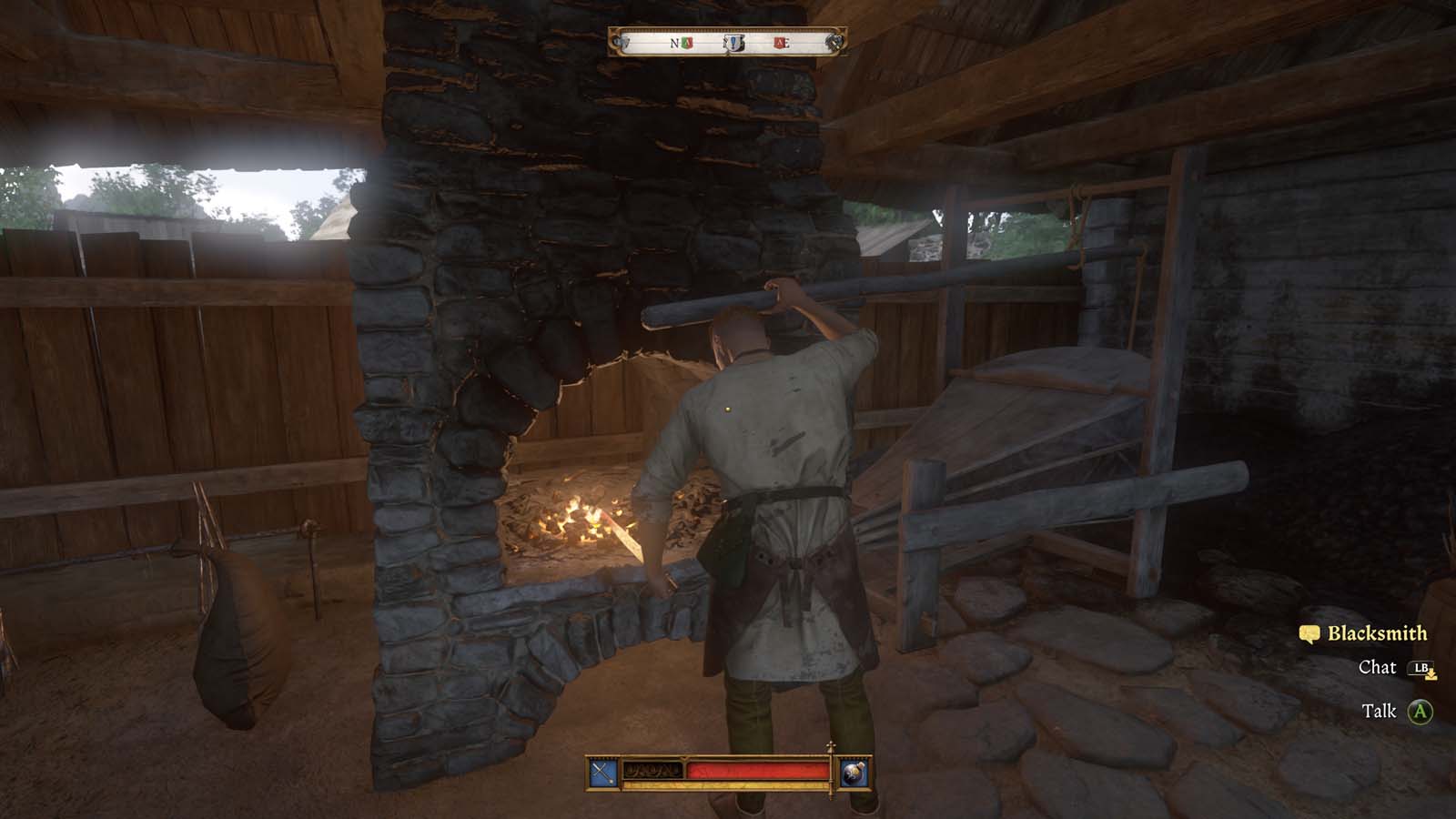This screenshot has width=1456, height=819.
Task: Click the E direction letter on the compass
Action: (788, 43)
